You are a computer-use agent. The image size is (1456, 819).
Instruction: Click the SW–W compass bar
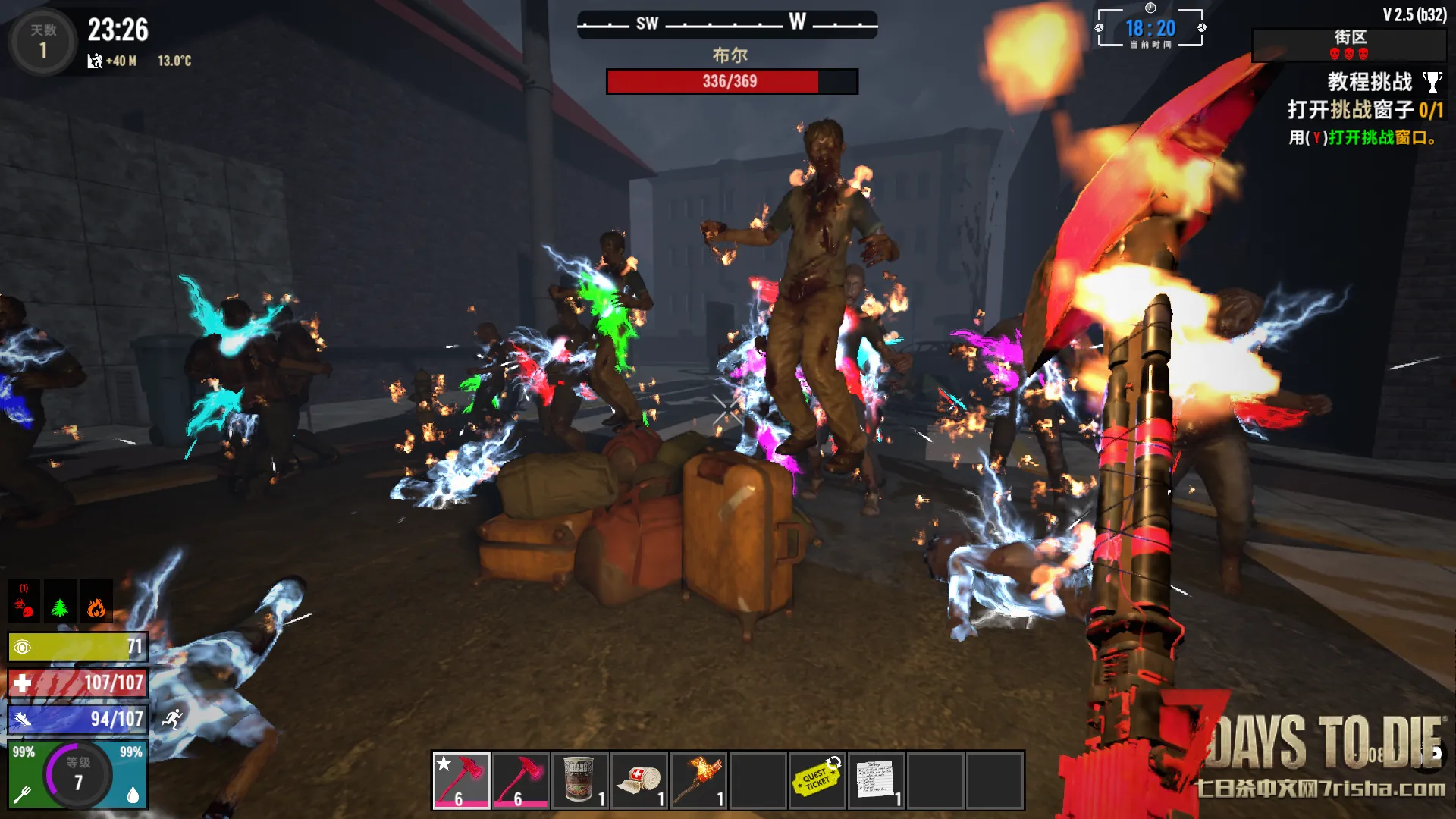click(x=727, y=24)
